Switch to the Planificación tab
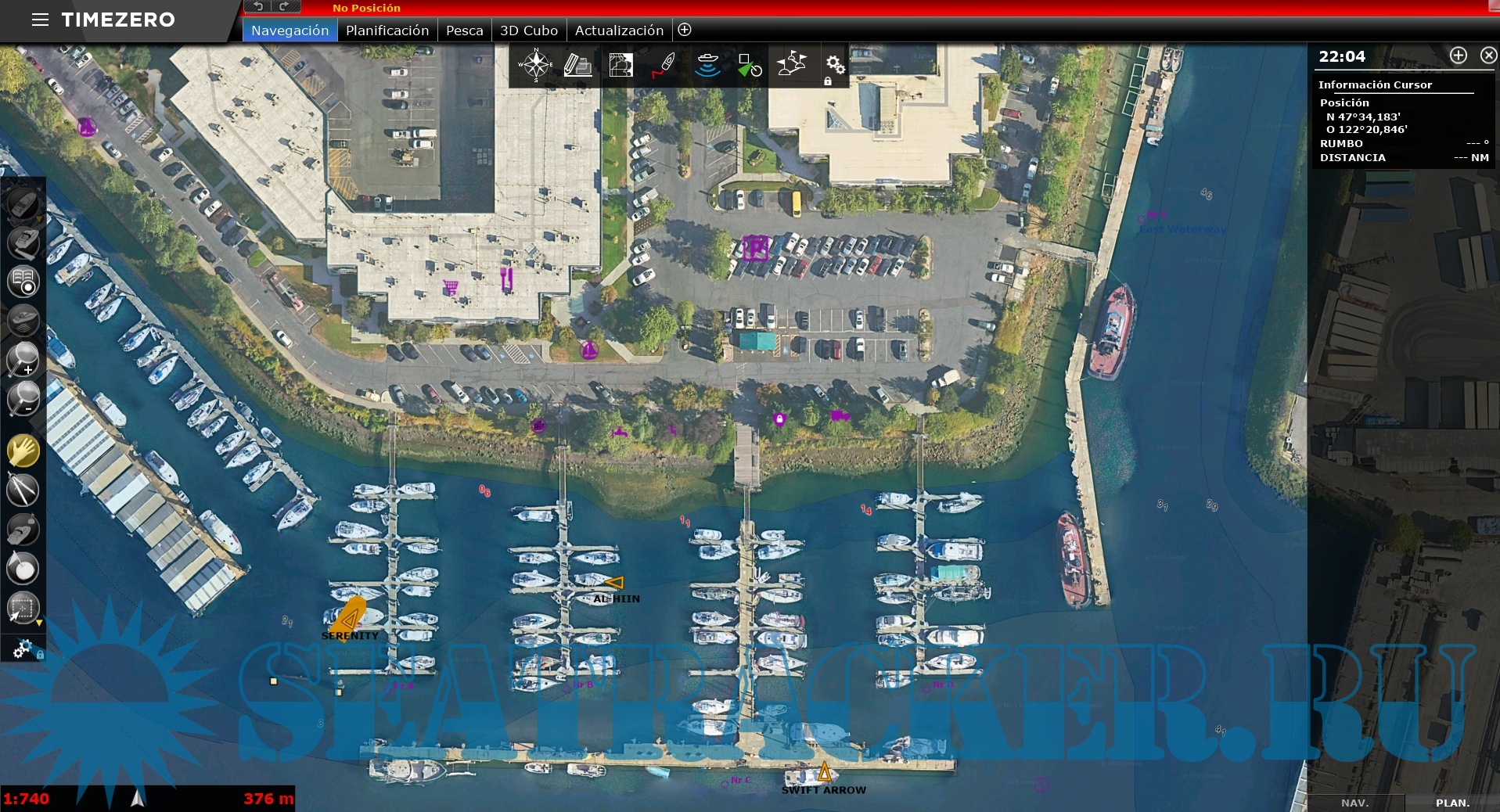Screen dimensions: 1500x812 point(387,31)
